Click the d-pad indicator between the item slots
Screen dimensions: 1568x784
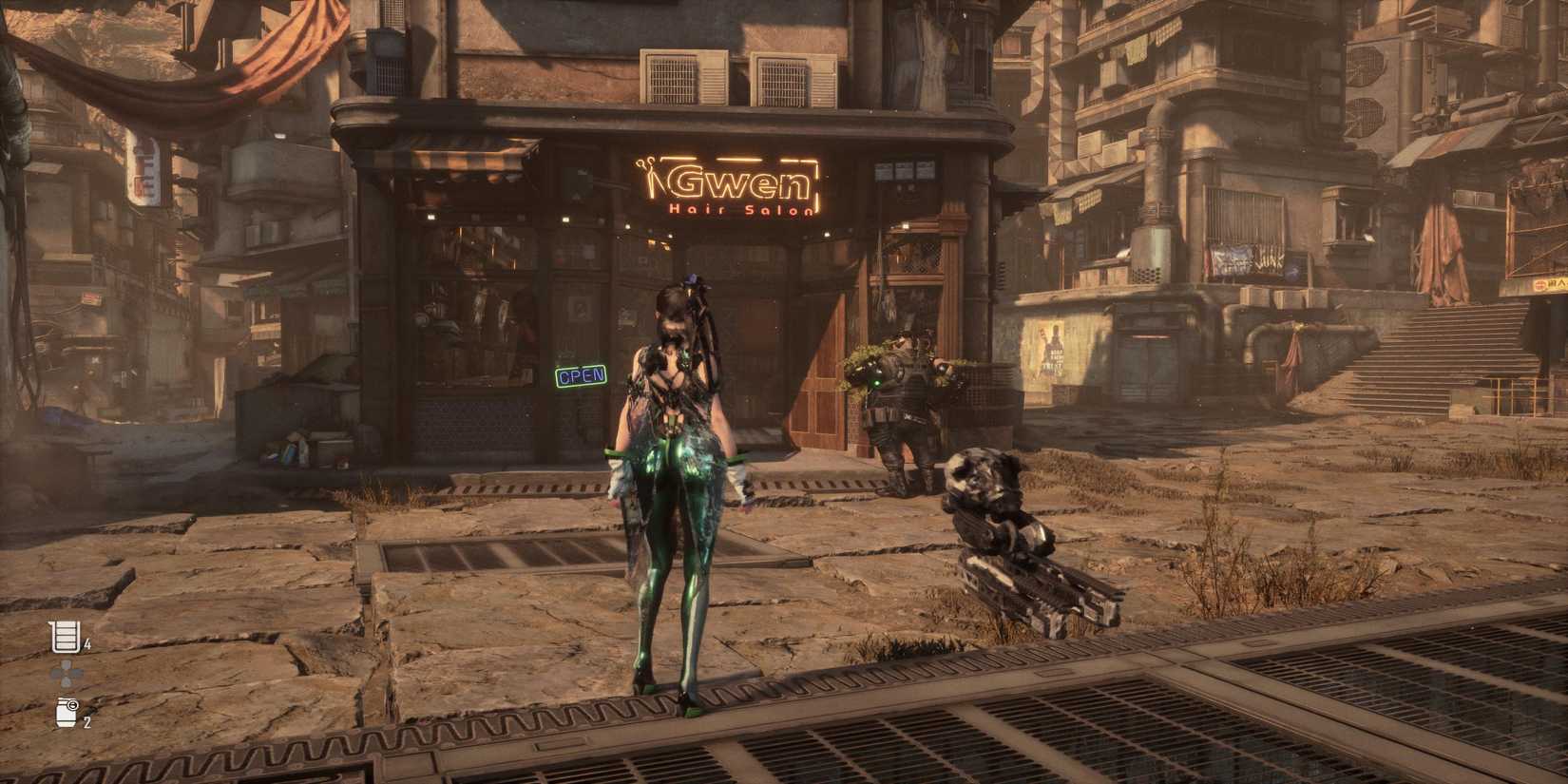tap(65, 672)
